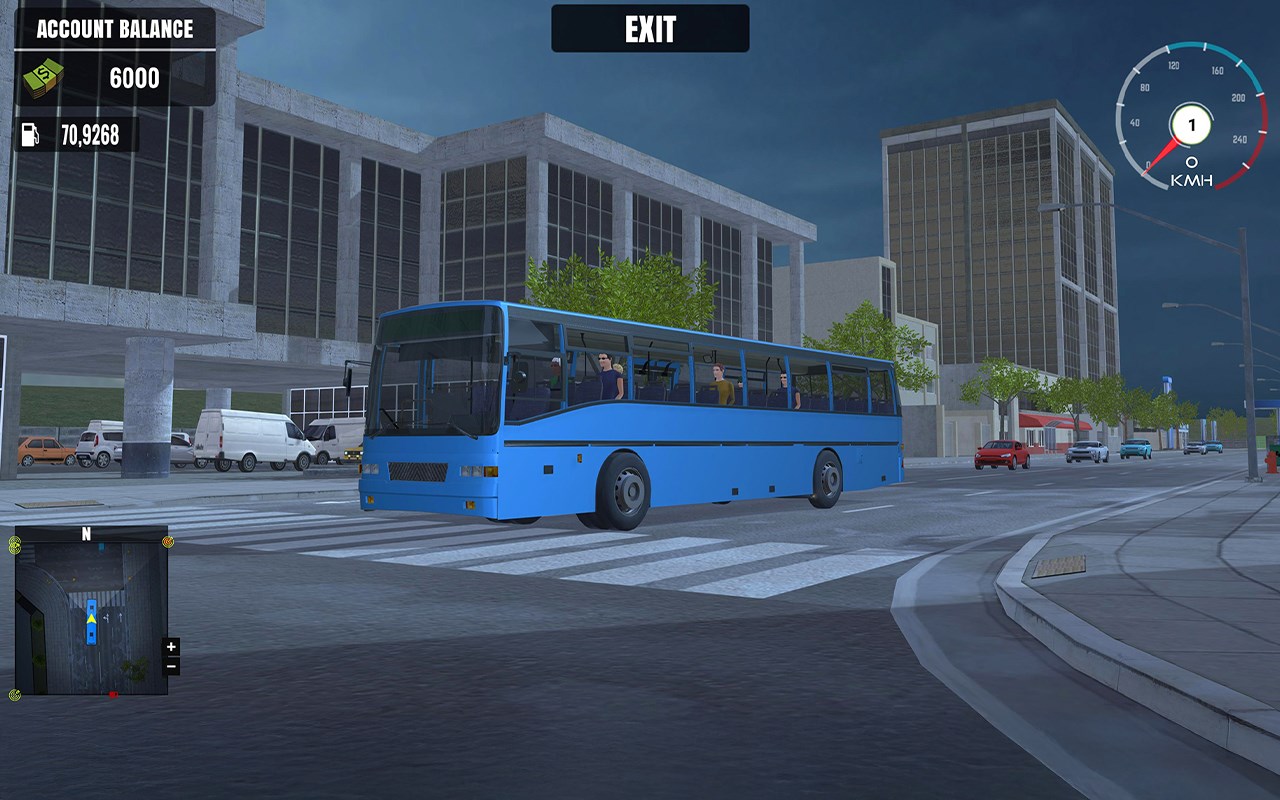Click the fuel reading 70,9268
Screen dimensions: 1280x800
coord(93,131)
